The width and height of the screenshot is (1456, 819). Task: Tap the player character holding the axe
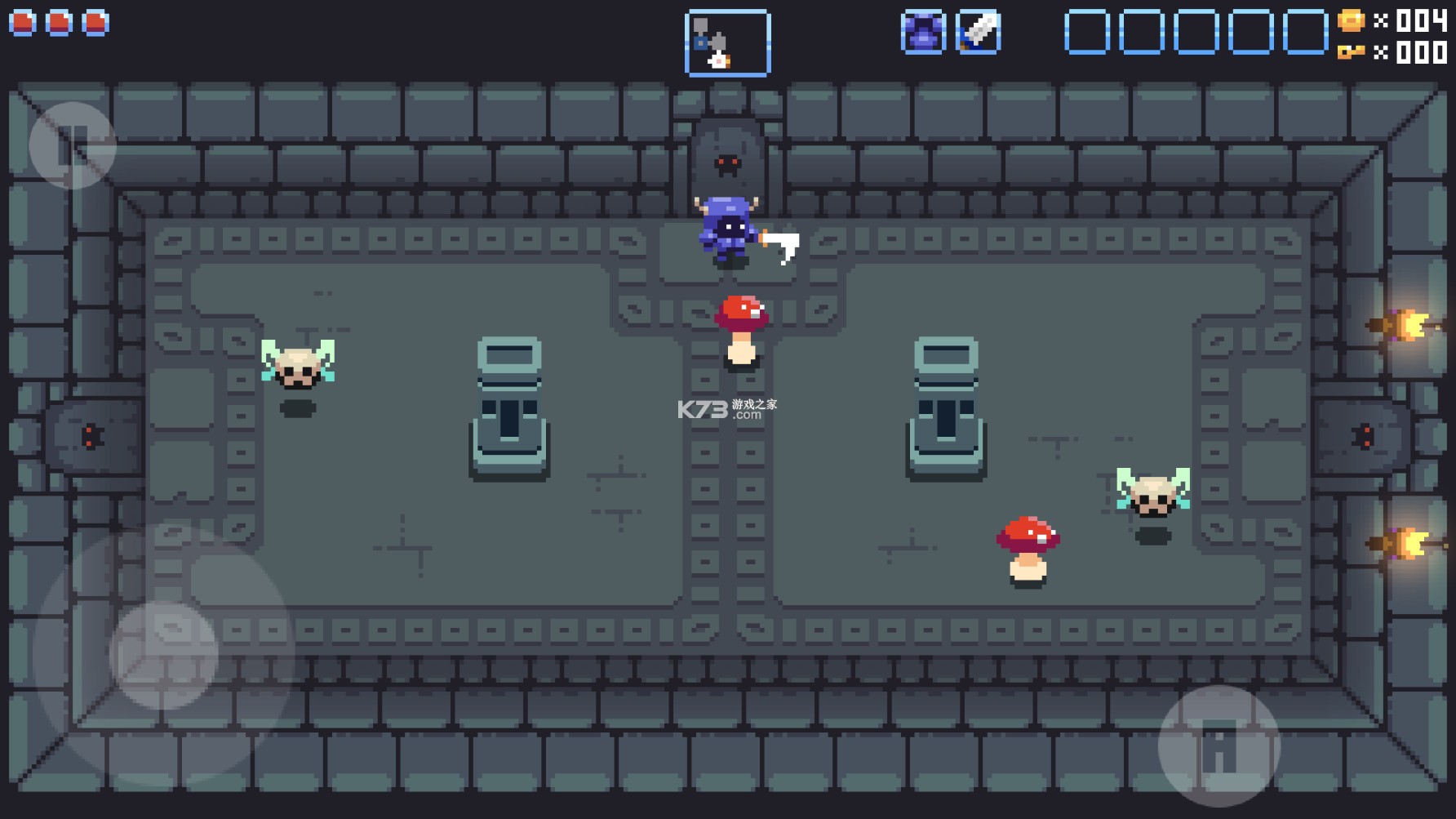click(x=729, y=231)
